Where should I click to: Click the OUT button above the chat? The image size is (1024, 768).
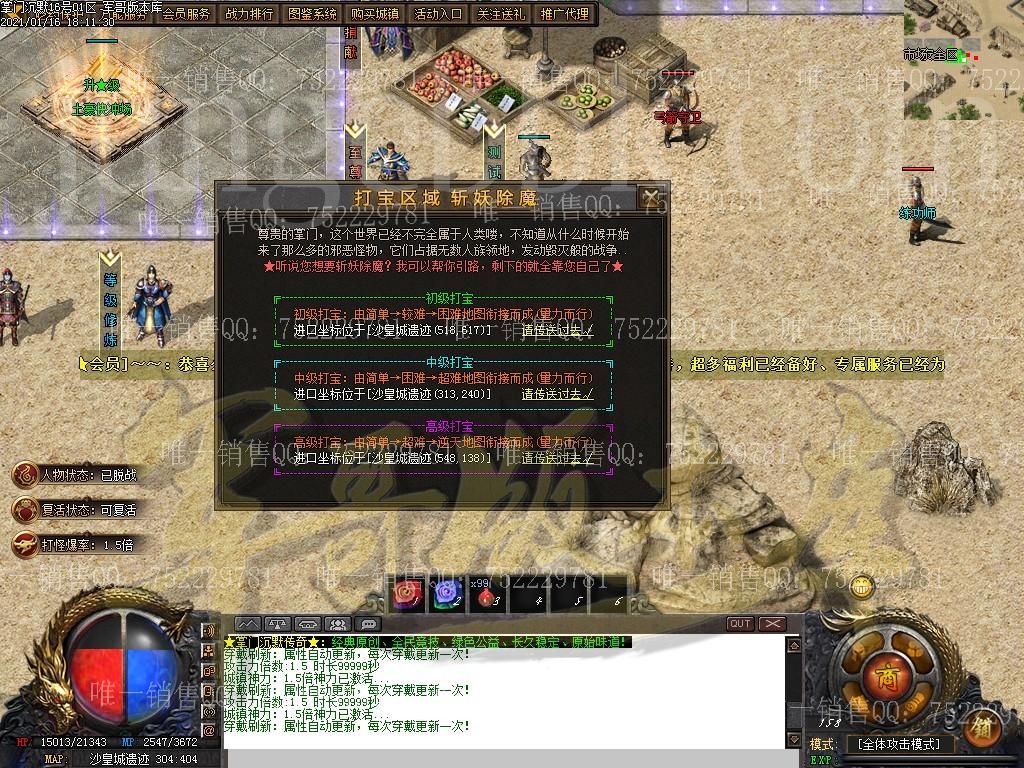(740, 623)
